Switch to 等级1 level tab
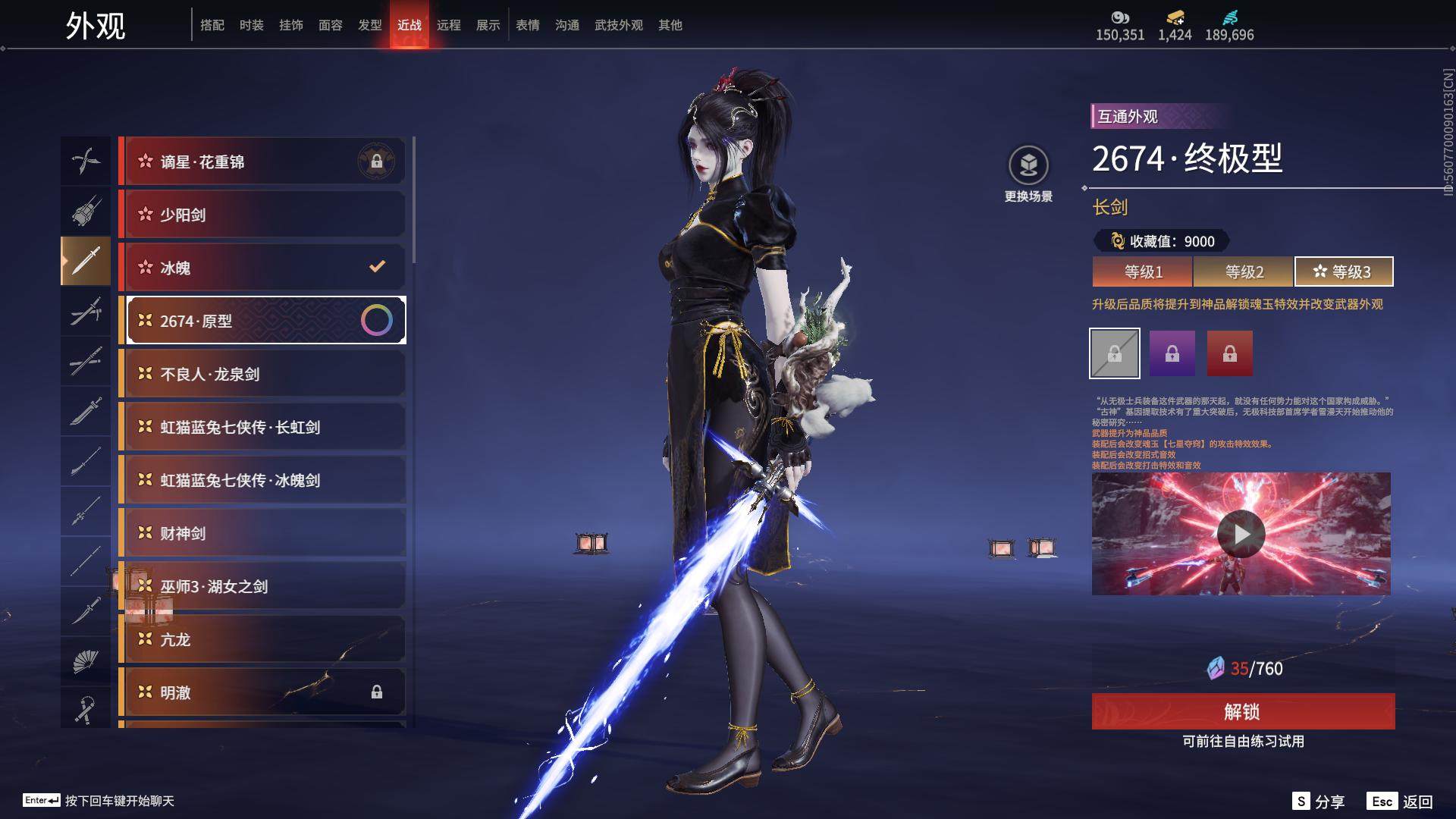1456x819 pixels. point(1143,271)
